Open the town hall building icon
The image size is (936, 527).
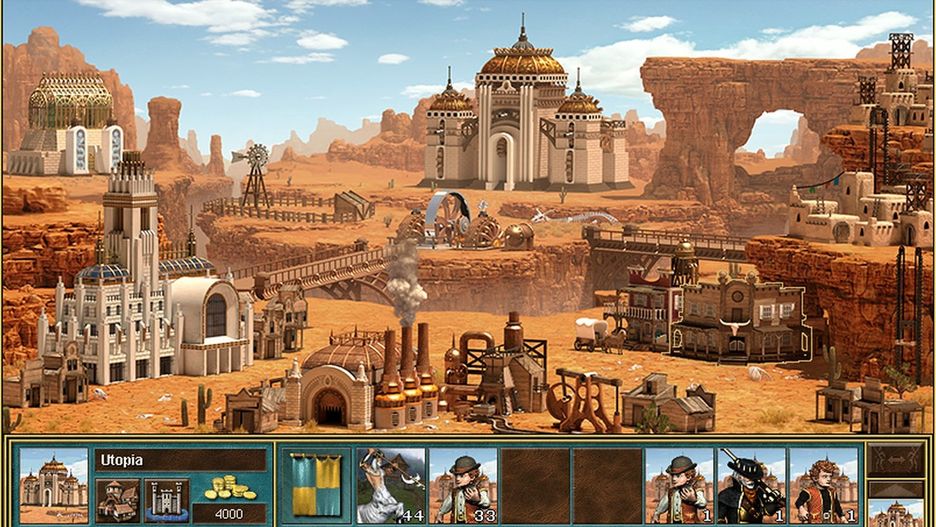(x=117, y=499)
